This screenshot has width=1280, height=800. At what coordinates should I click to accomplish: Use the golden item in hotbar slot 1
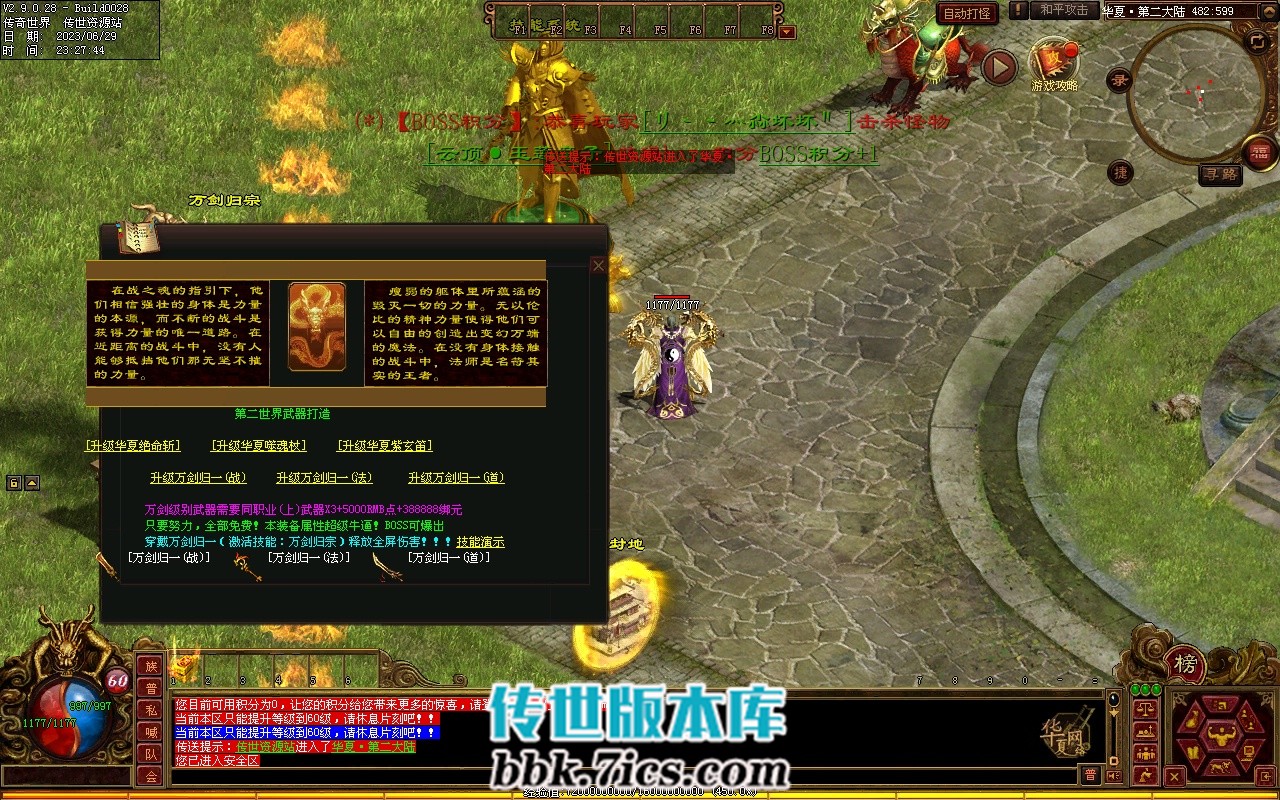[x=186, y=668]
